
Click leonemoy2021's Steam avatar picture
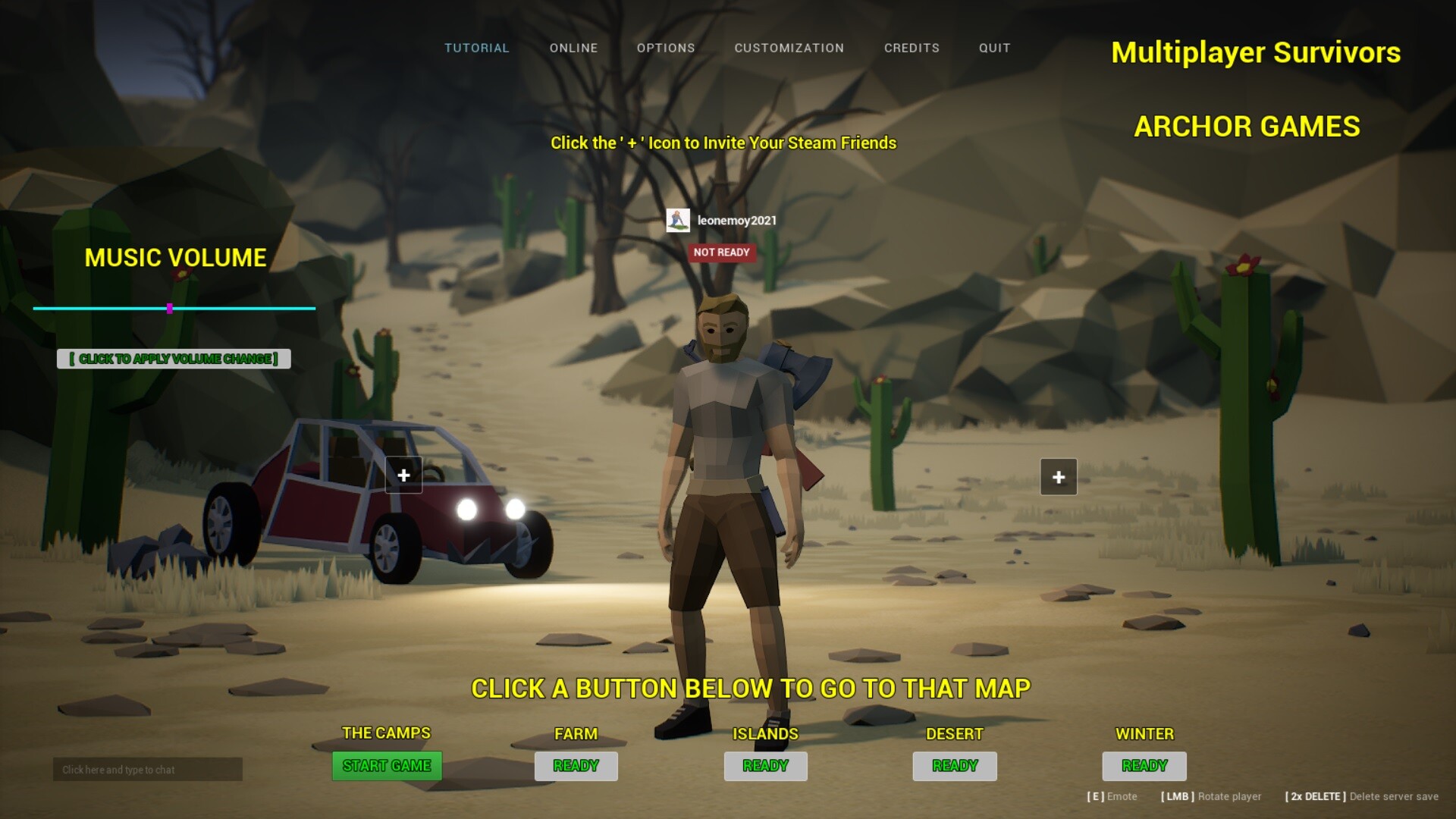coord(677,221)
